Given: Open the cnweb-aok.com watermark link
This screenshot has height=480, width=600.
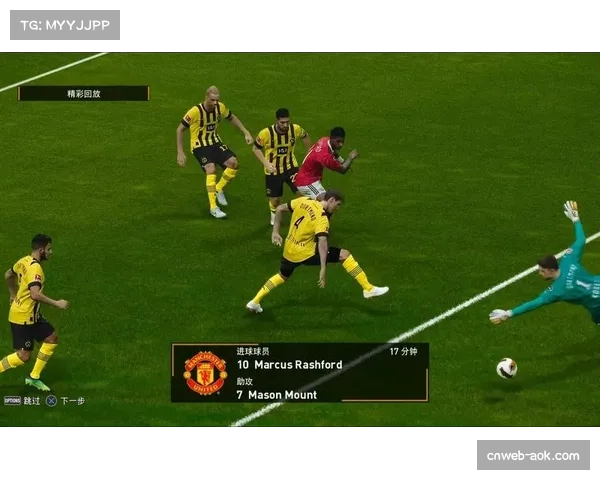Looking at the screenshot, I should (532, 455).
